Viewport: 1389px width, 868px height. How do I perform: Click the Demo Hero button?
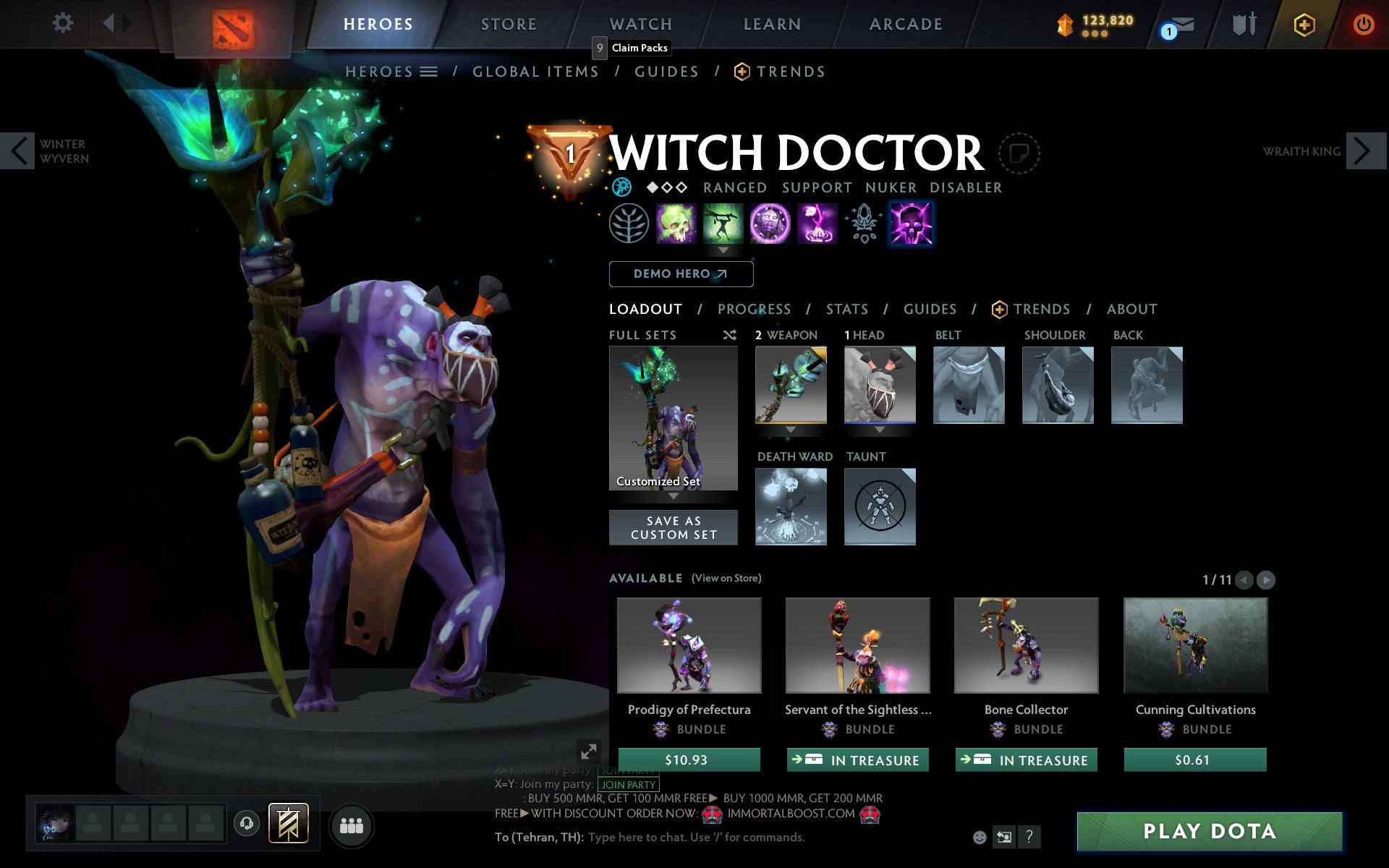click(681, 274)
